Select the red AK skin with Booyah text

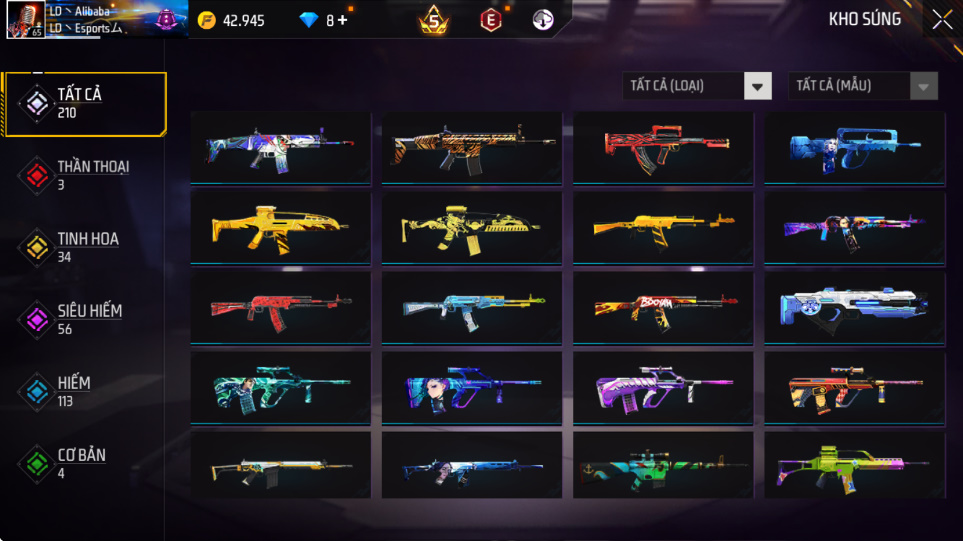pos(662,306)
